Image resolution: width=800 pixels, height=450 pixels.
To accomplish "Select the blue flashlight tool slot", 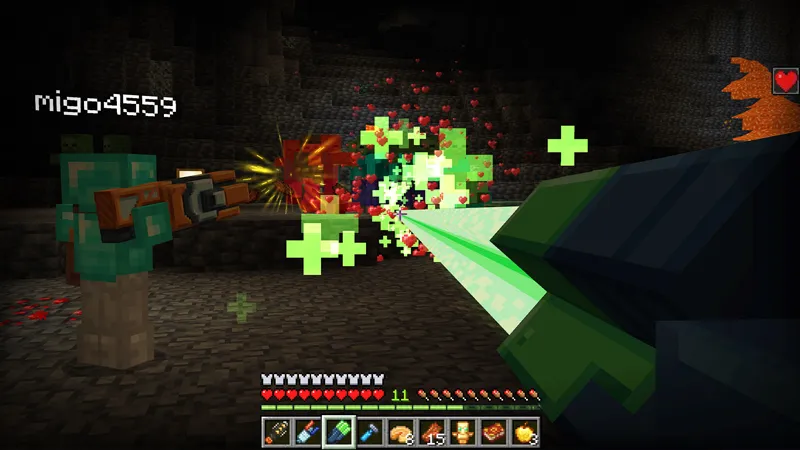I will [x=369, y=431].
